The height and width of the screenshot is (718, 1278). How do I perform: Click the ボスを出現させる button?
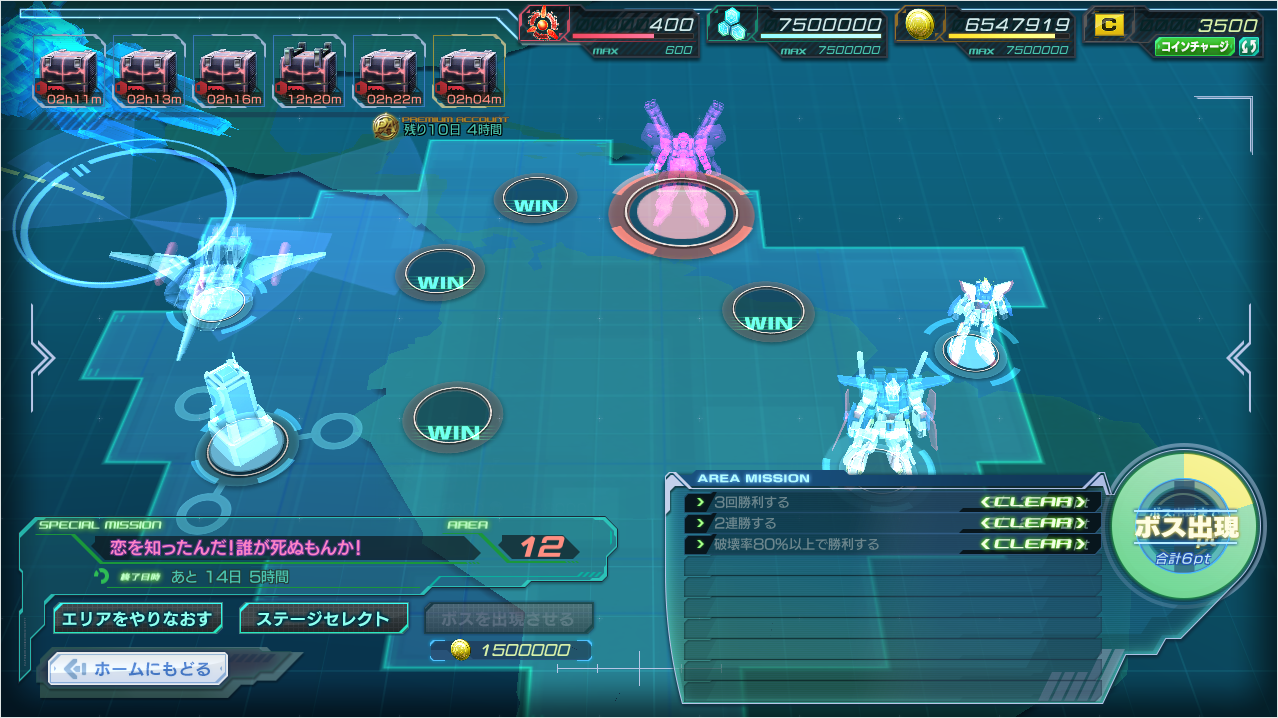point(509,618)
